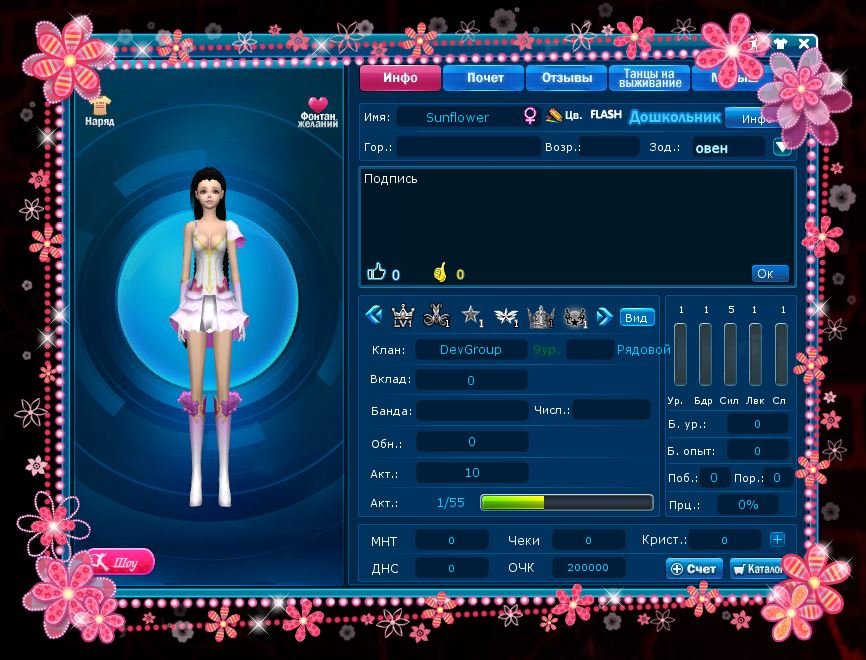Click the pink Шоу button
866x660 pixels.
[x=122, y=561]
